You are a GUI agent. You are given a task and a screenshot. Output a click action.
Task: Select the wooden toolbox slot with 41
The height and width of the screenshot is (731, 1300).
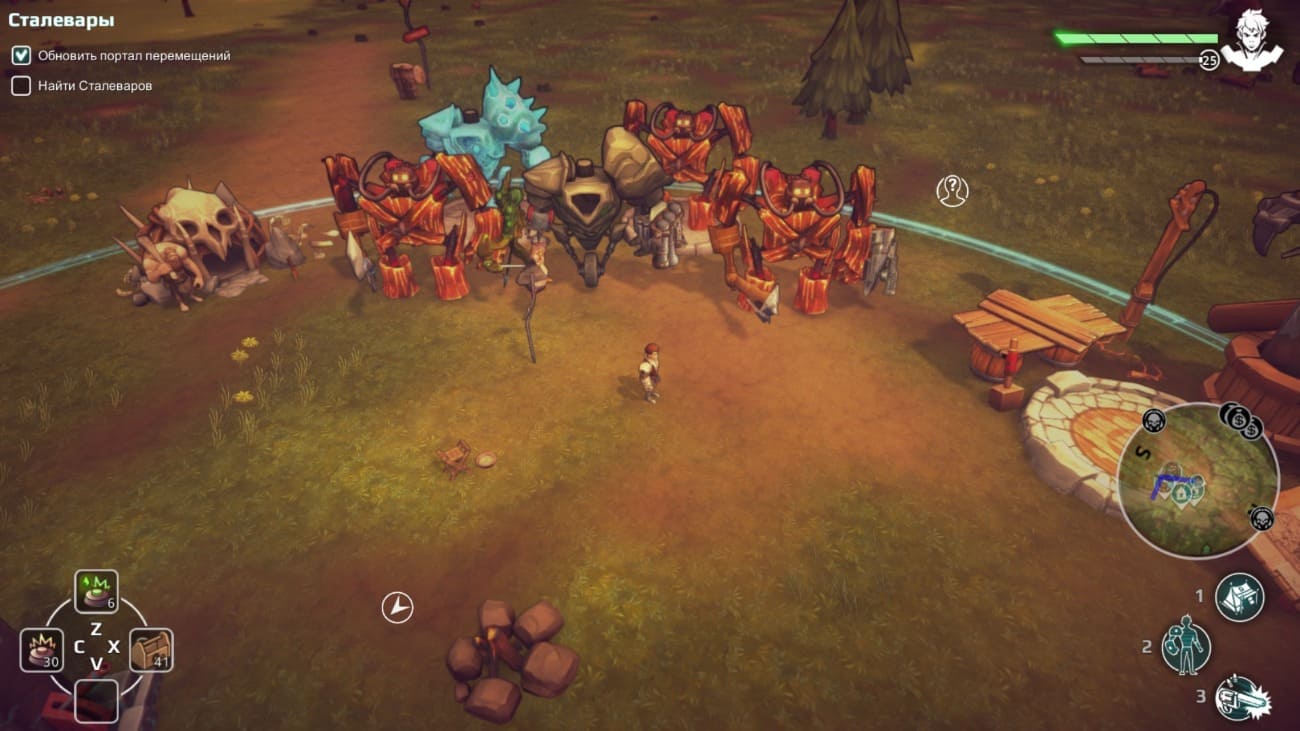151,650
